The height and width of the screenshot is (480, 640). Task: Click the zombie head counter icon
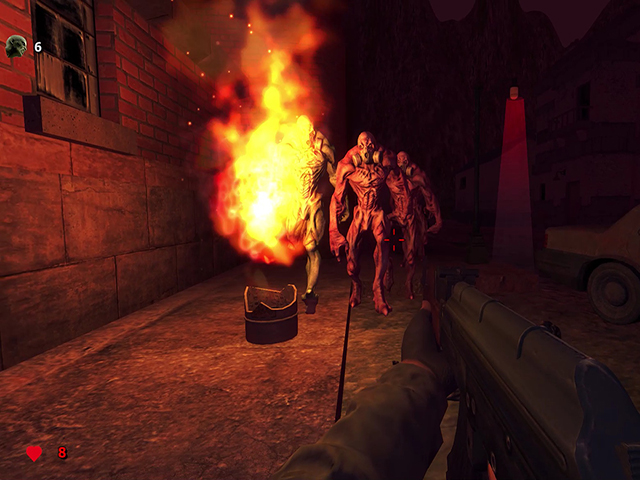(x=16, y=45)
